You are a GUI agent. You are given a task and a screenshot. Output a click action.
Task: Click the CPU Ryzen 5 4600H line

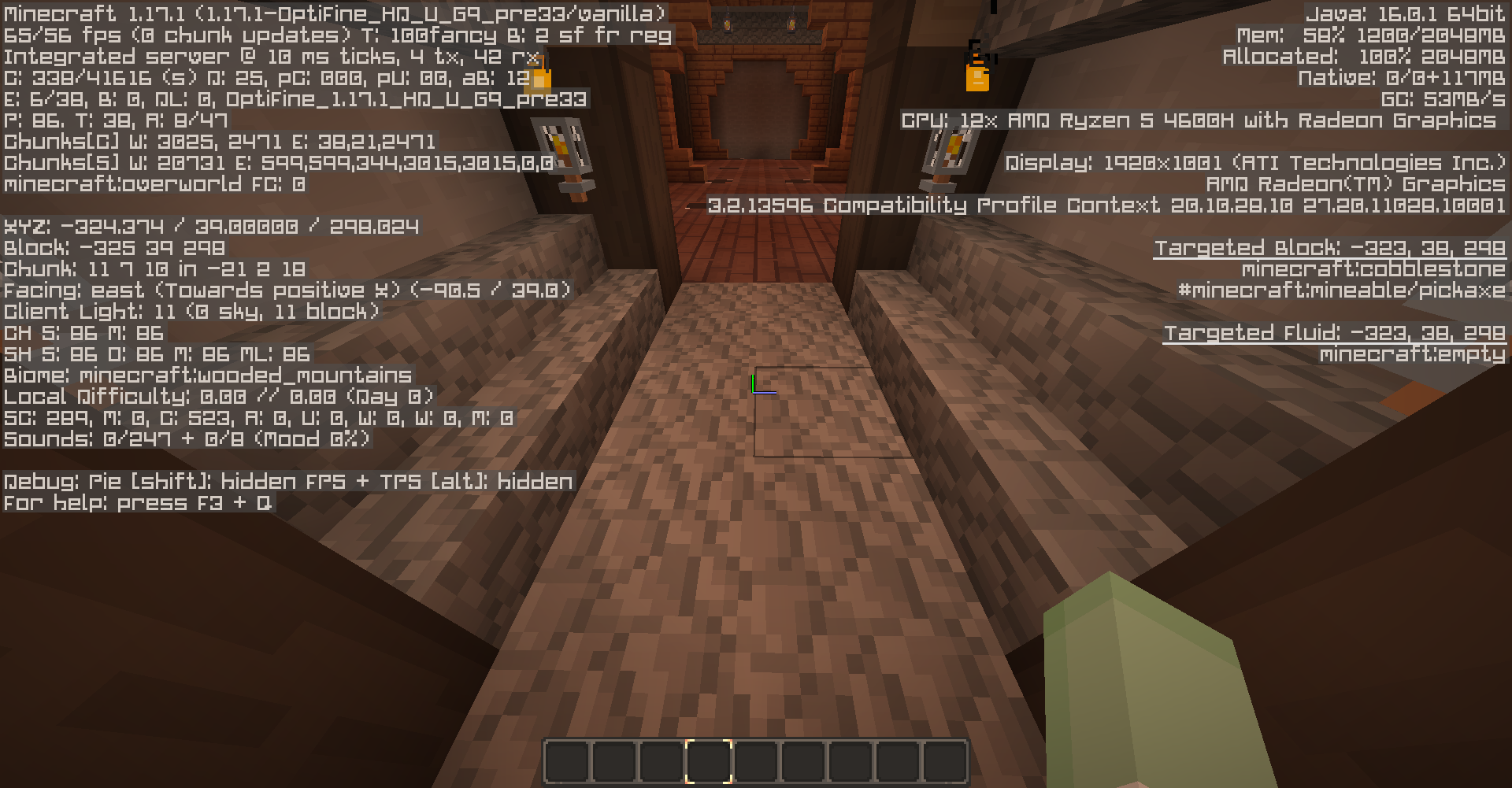coord(1203,120)
